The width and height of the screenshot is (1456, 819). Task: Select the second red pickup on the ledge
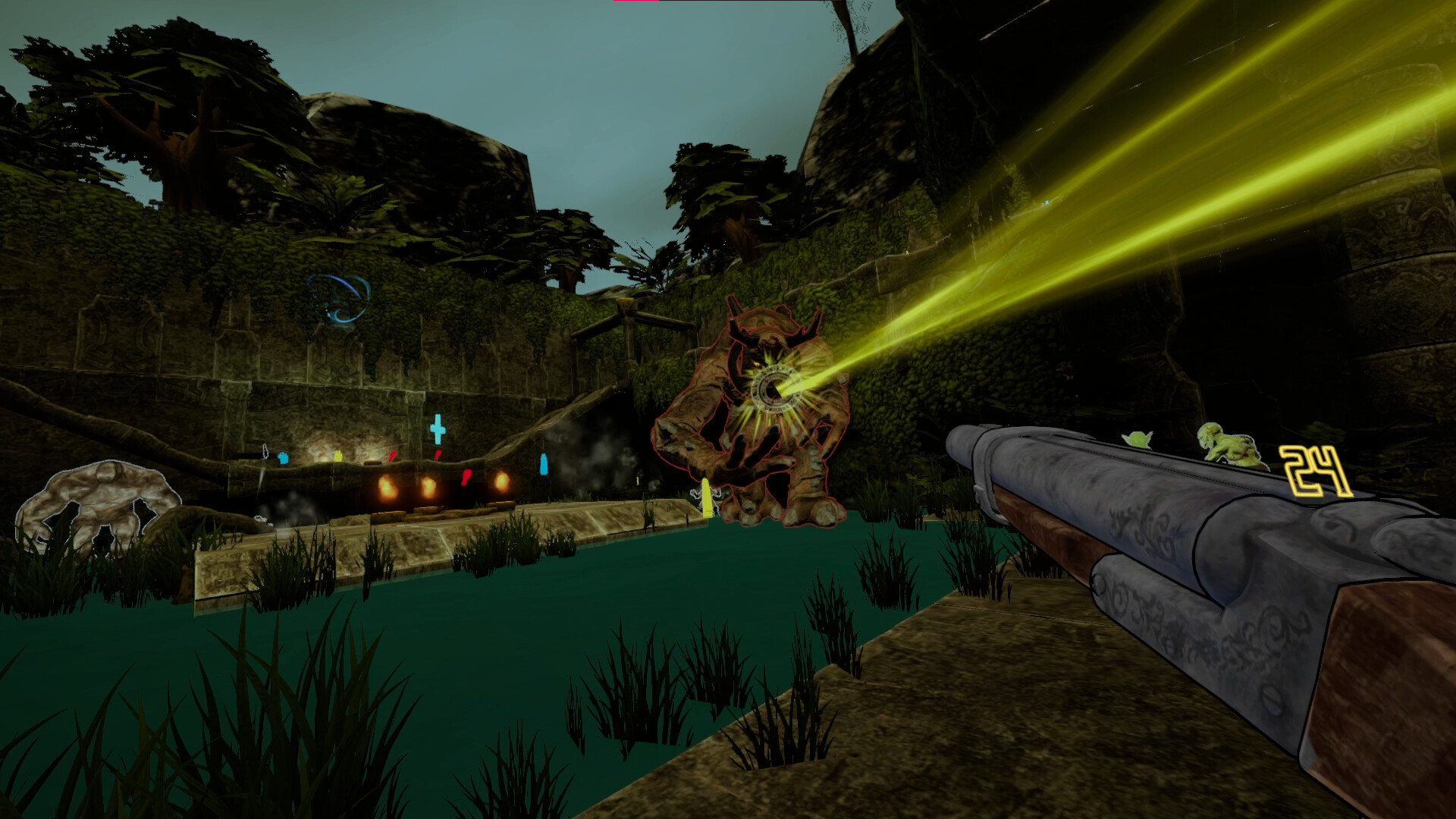438,453
